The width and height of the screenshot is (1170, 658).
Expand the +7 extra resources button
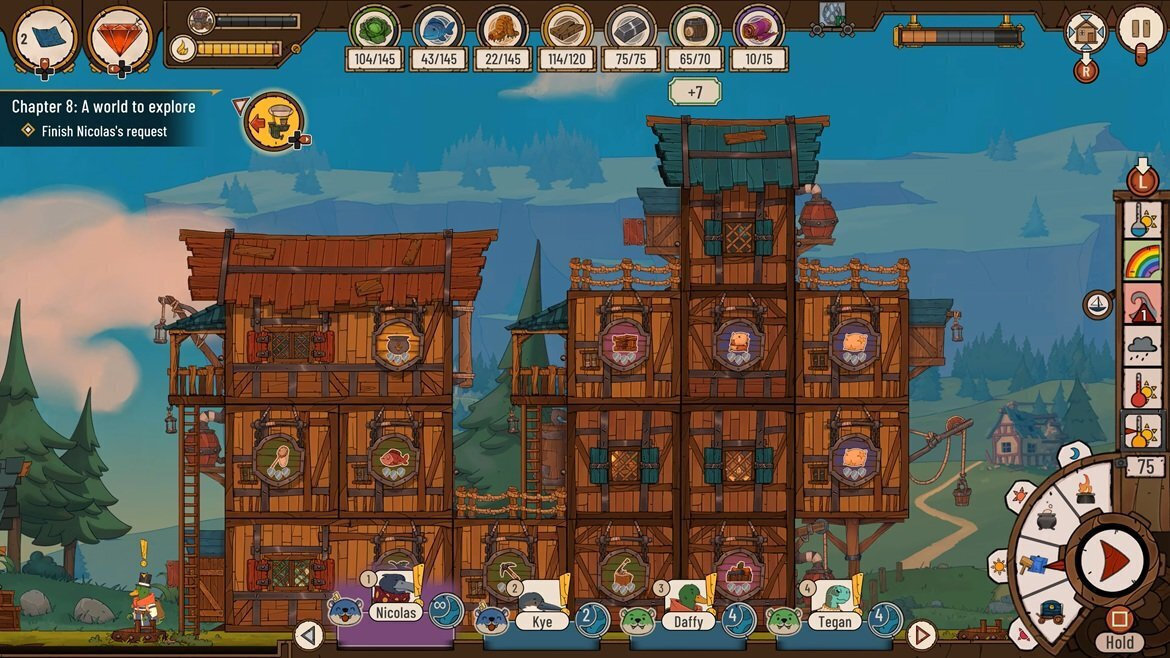694,92
